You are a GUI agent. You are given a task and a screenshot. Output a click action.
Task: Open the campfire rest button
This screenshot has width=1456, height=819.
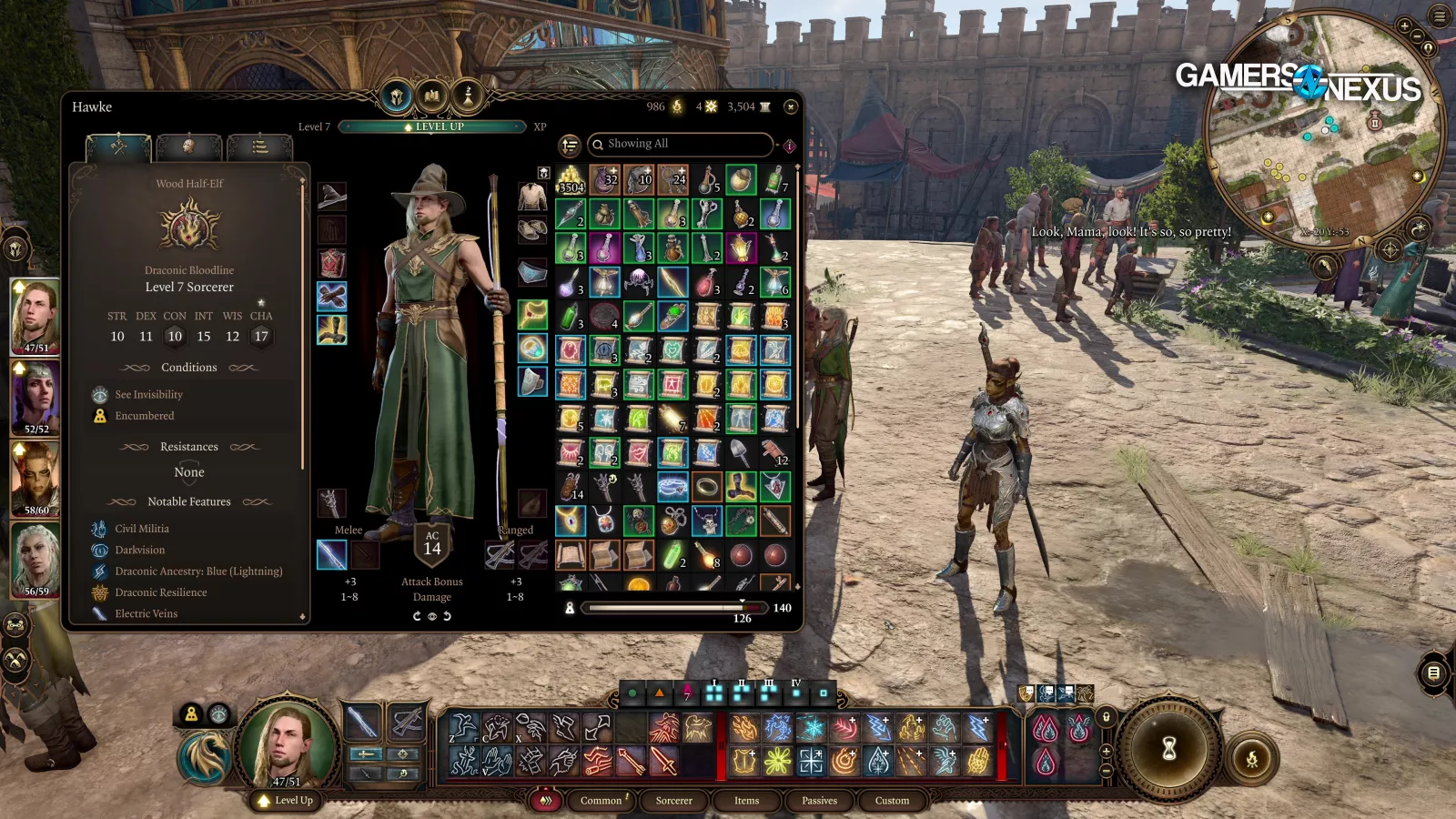[1251, 758]
